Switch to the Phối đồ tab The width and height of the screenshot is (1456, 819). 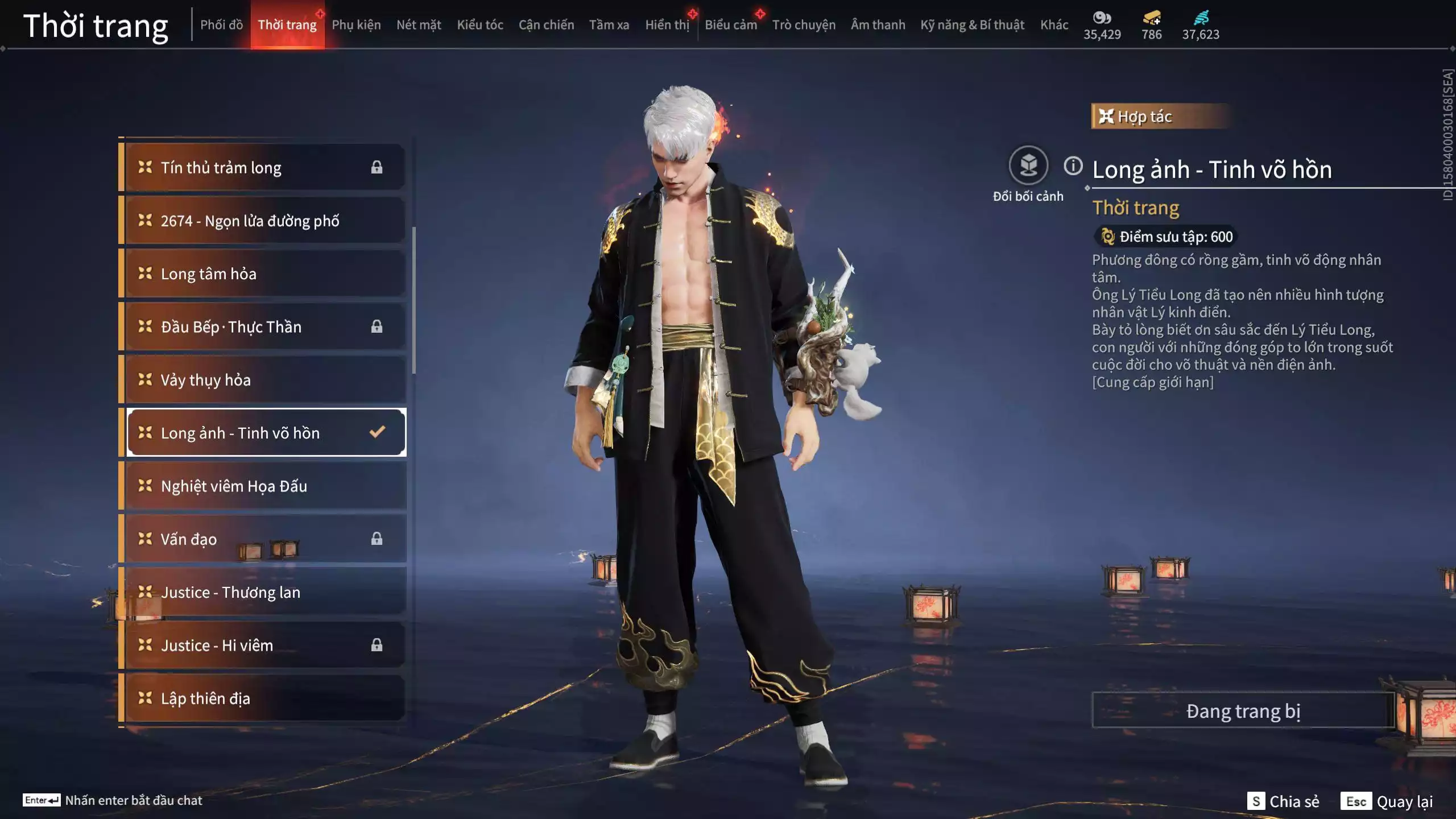click(221, 25)
